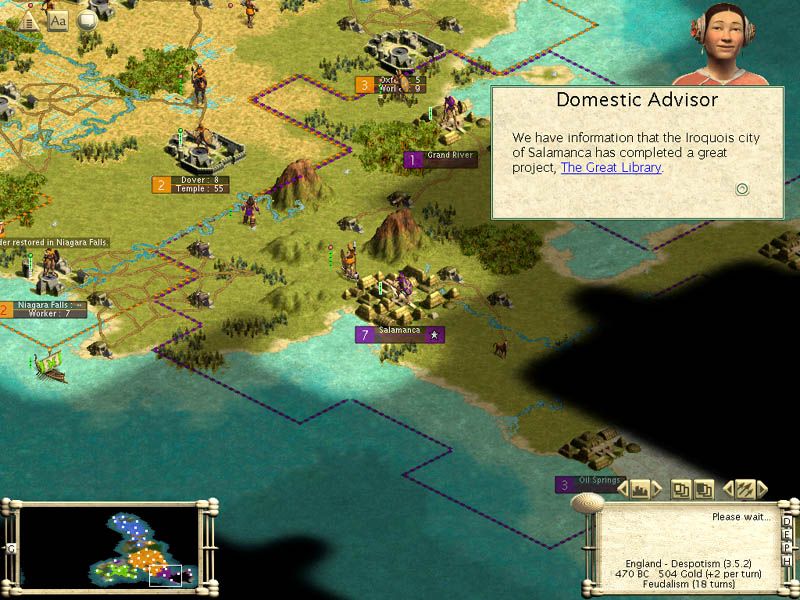Click the arrow left of crossed swords
Image resolution: width=800 pixels, height=600 pixels.
click(728, 489)
